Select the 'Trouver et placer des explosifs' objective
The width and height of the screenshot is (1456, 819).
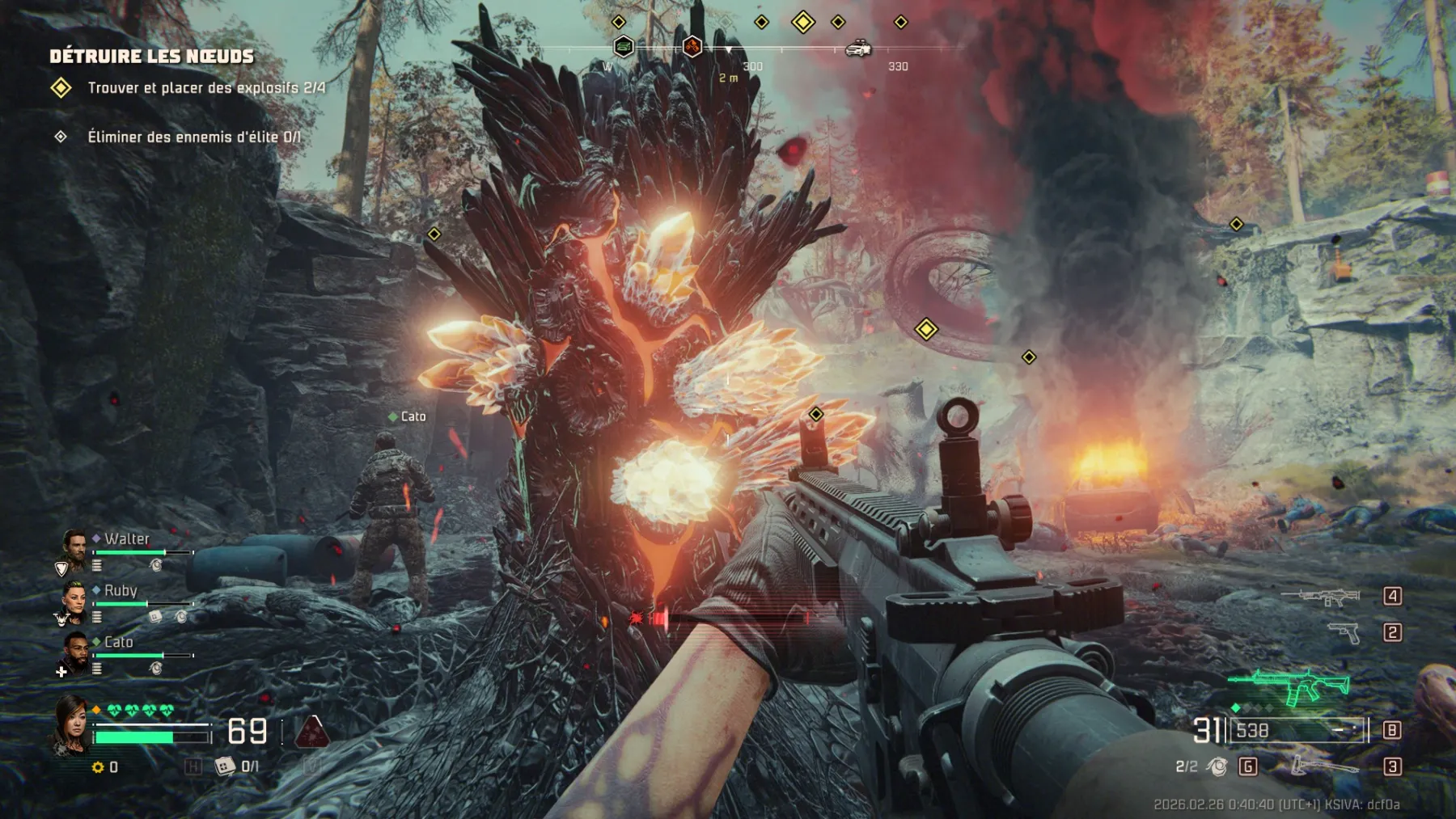tap(206, 87)
